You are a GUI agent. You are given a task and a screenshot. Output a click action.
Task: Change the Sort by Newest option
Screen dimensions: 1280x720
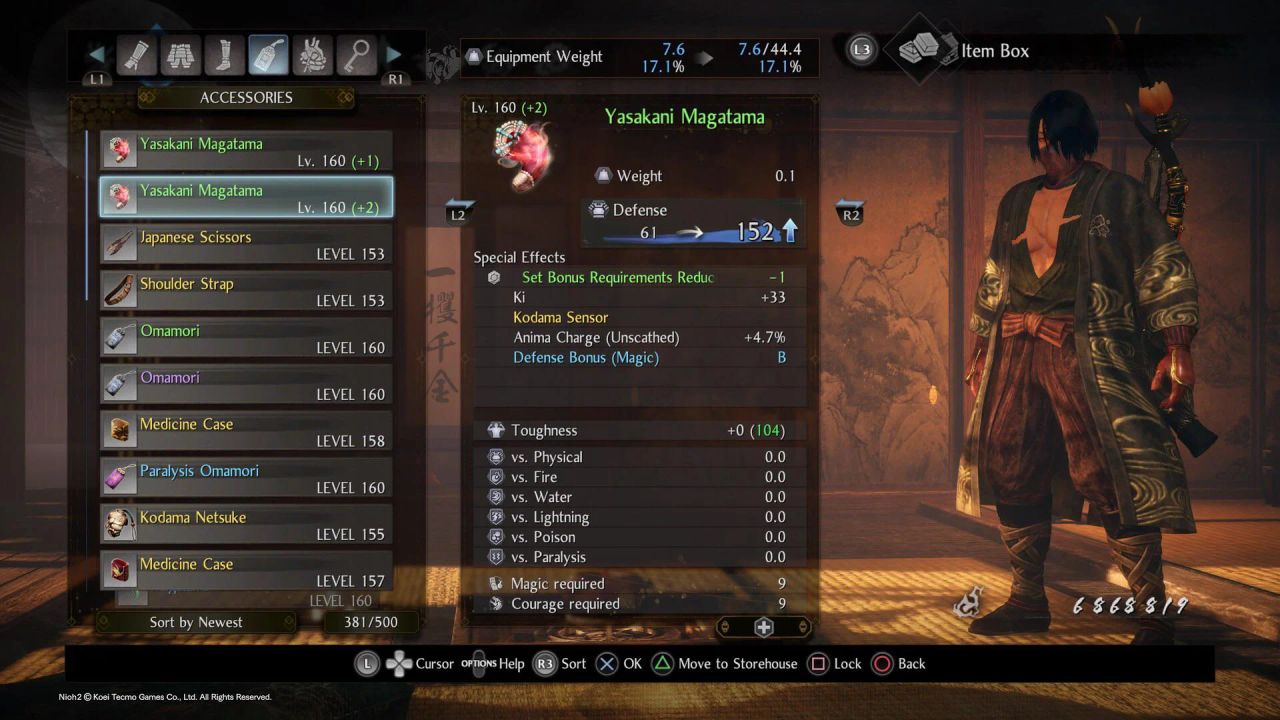pyautogui.click(x=196, y=622)
